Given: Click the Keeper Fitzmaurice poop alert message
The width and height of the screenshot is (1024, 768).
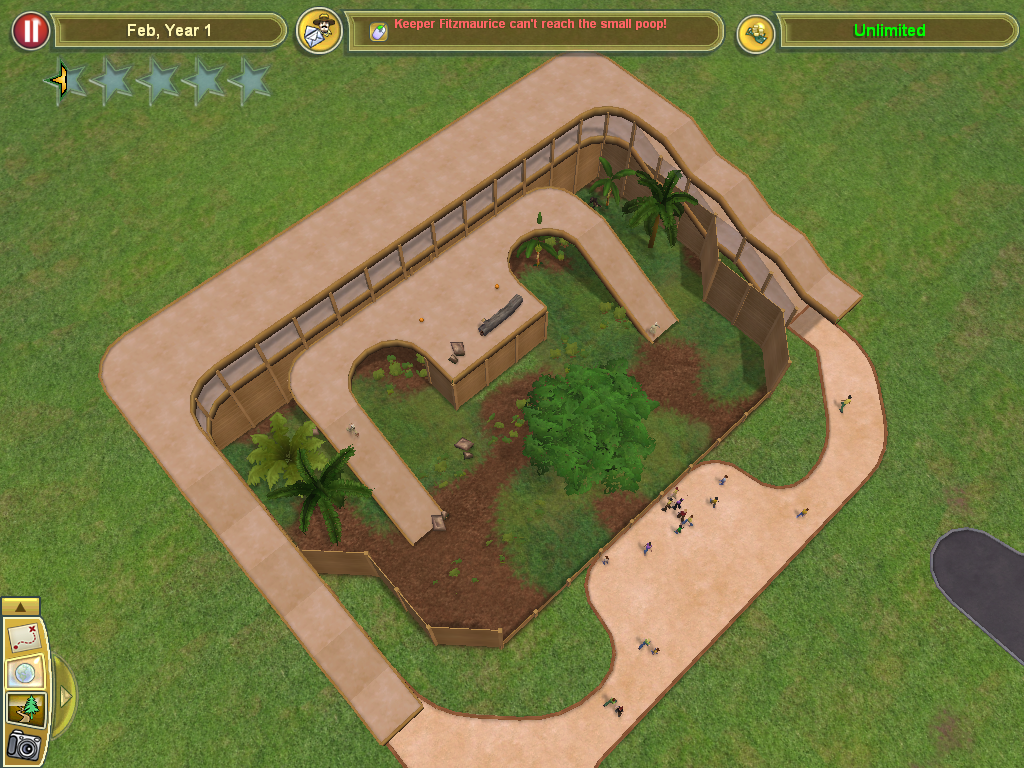Looking at the screenshot, I should click(530, 24).
